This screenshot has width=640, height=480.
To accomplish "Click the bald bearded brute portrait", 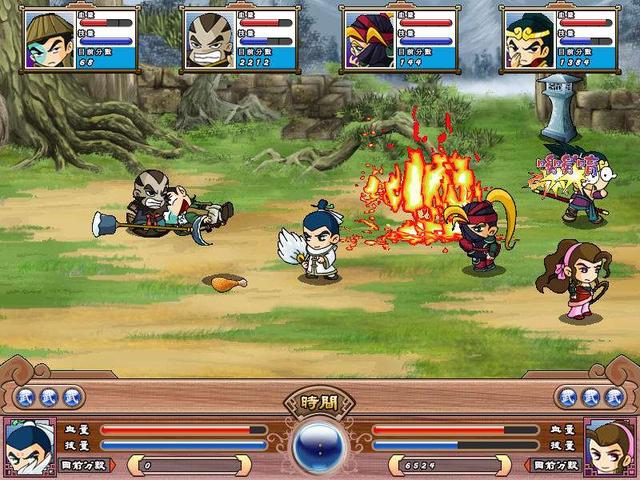I will tap(209, 40).
